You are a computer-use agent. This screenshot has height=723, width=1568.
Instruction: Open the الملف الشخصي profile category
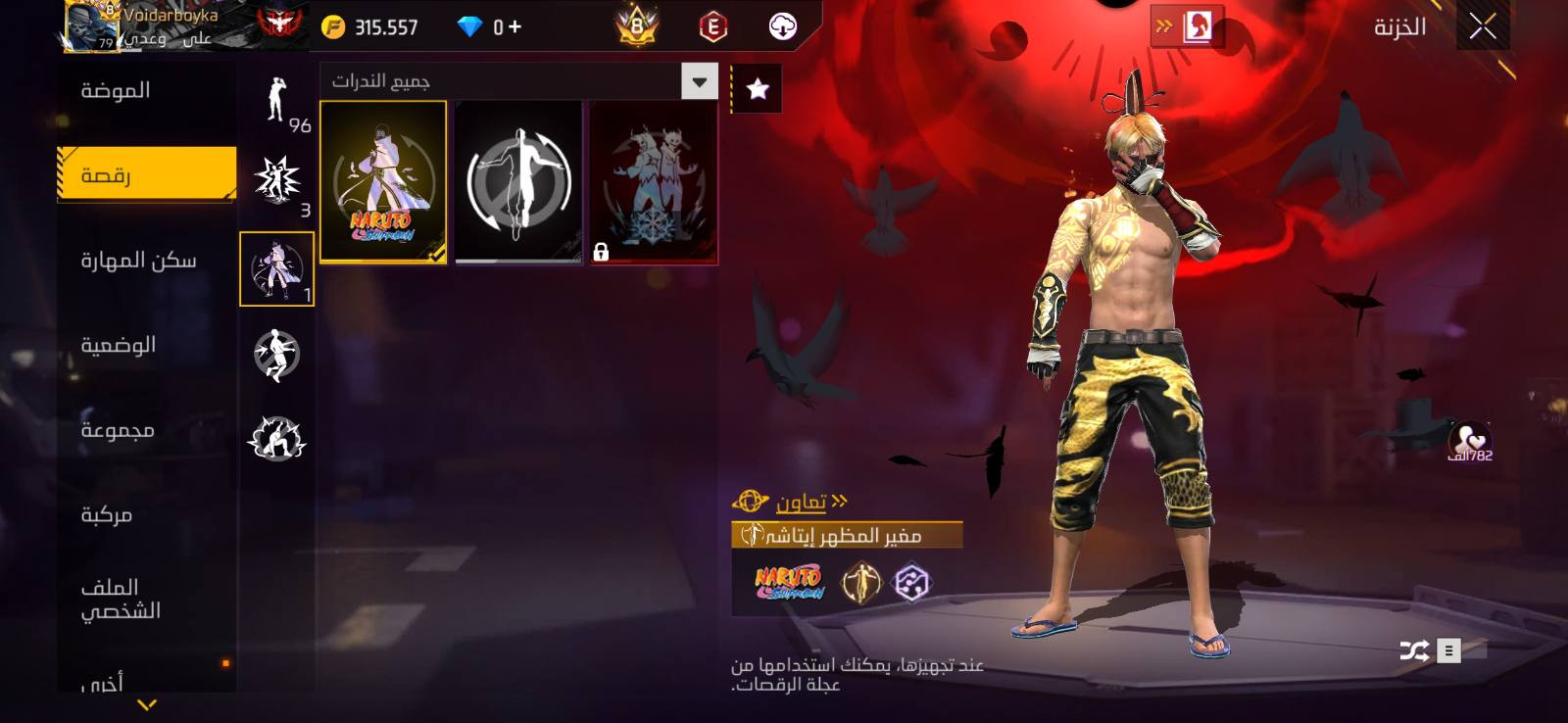pos(121,599)
